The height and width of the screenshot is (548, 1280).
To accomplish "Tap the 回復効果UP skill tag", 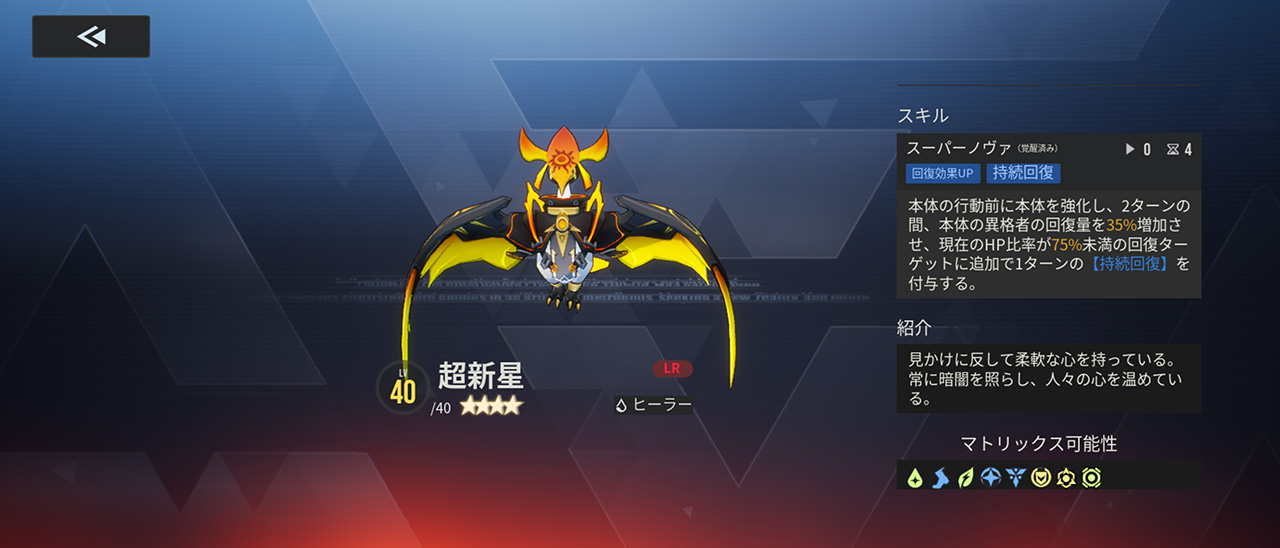I will coord(943,173).
